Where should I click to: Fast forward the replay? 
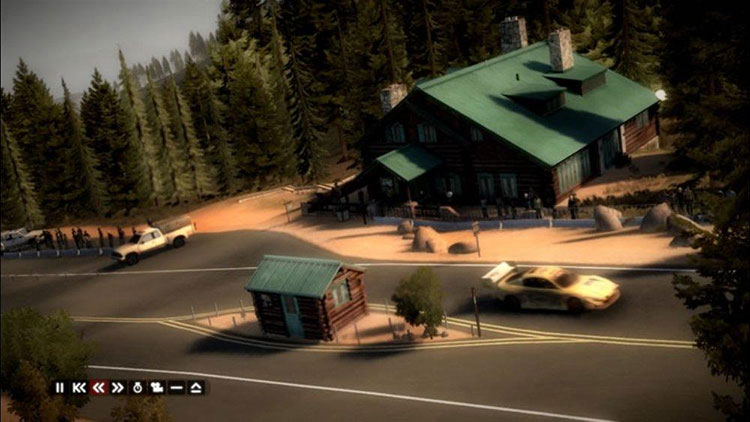118,387
